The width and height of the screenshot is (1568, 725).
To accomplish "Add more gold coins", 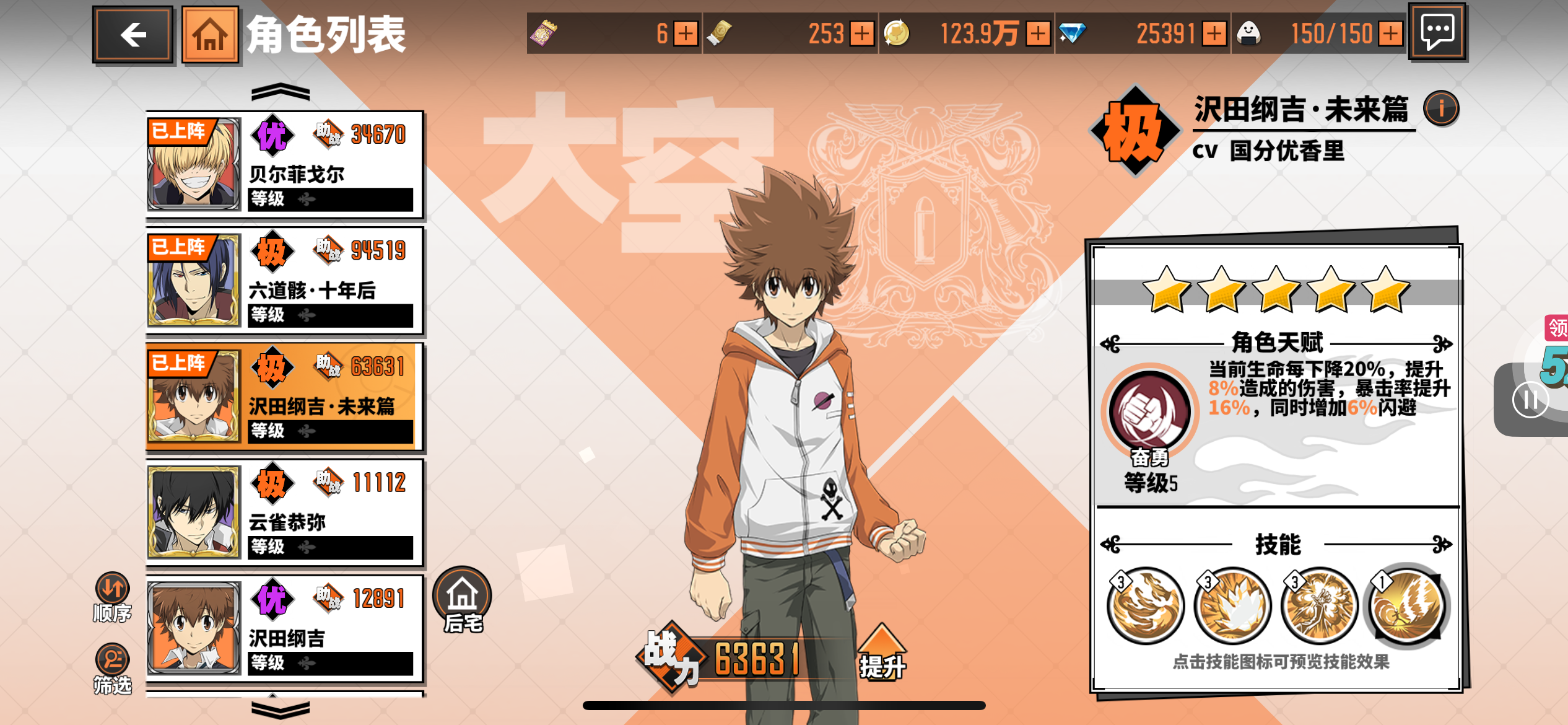I will tap(1039, 33).
